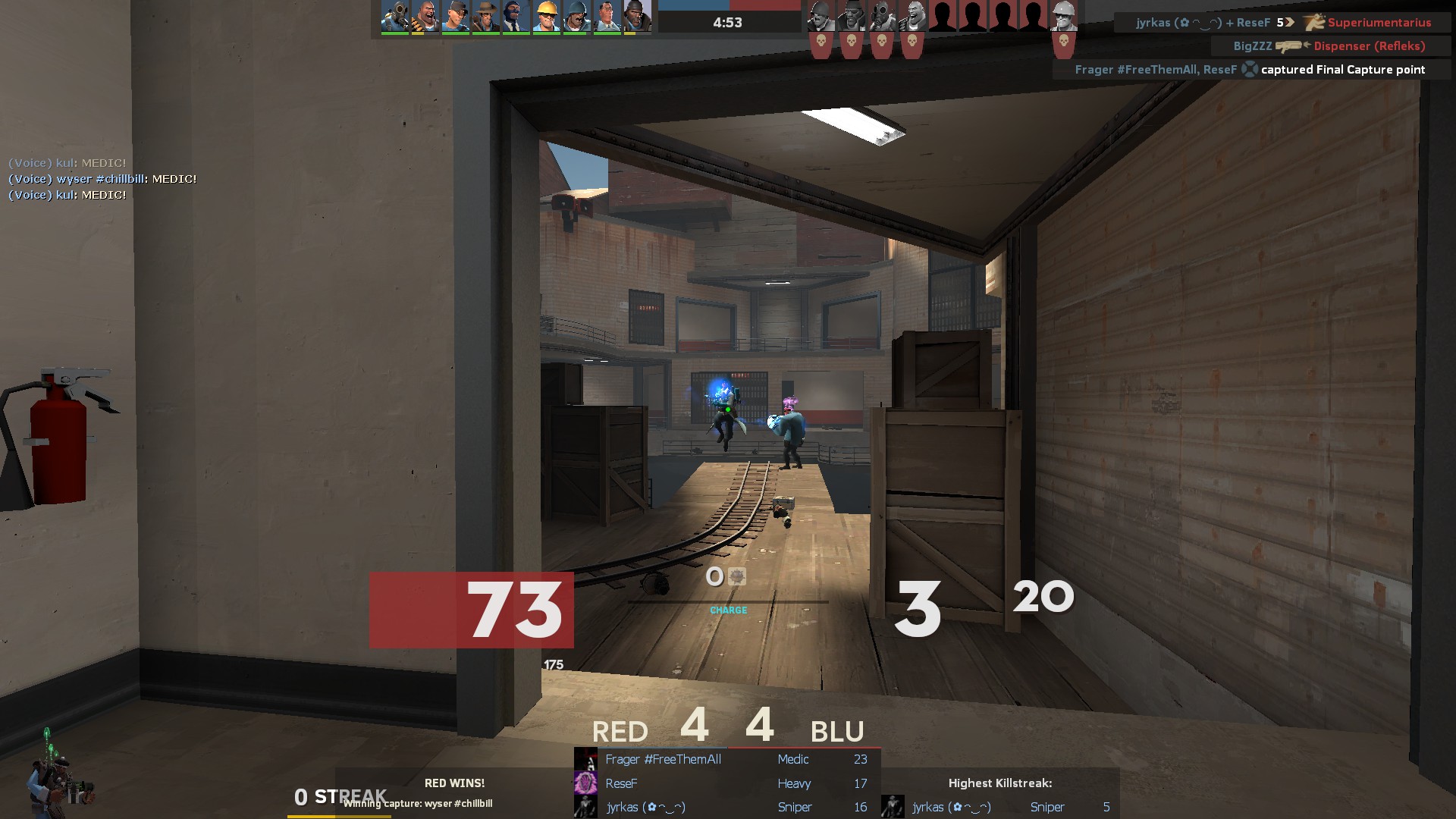Choose the BLU Spy portrait
Viewport: 1456px width, 819px height.
[516, 16]
